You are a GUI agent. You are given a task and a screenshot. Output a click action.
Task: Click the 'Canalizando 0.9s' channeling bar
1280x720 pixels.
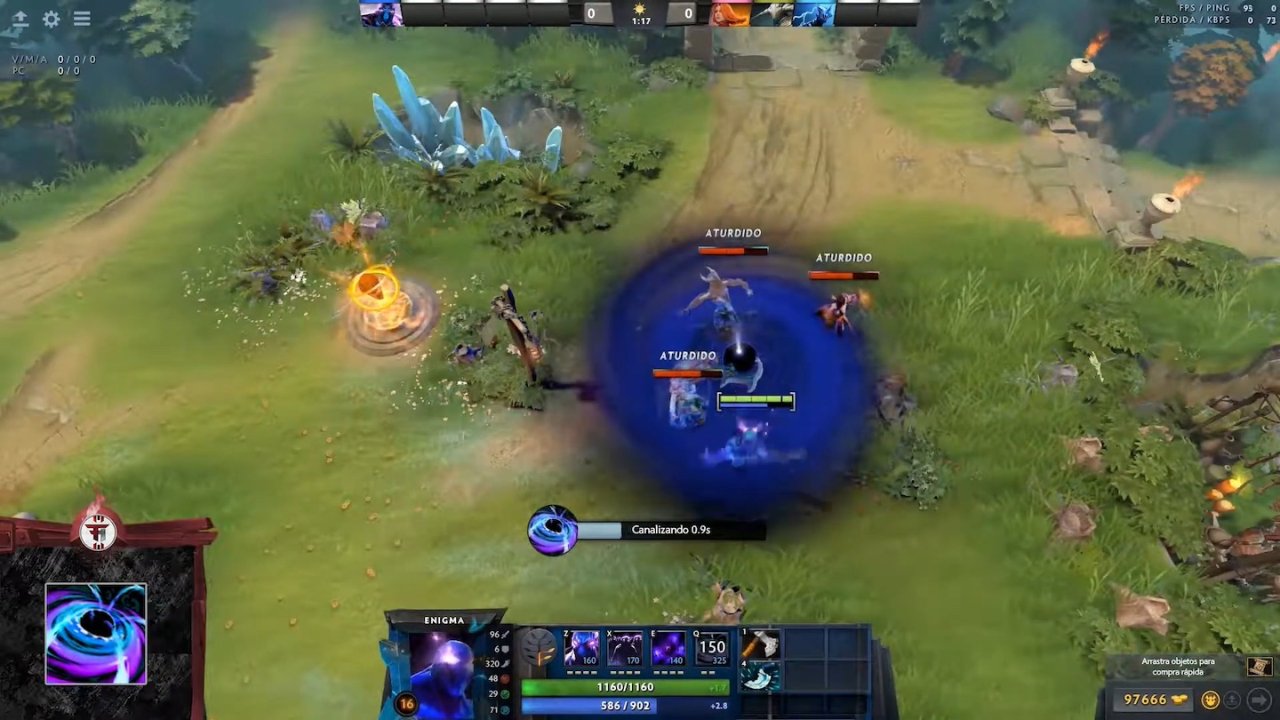[670, 529]
